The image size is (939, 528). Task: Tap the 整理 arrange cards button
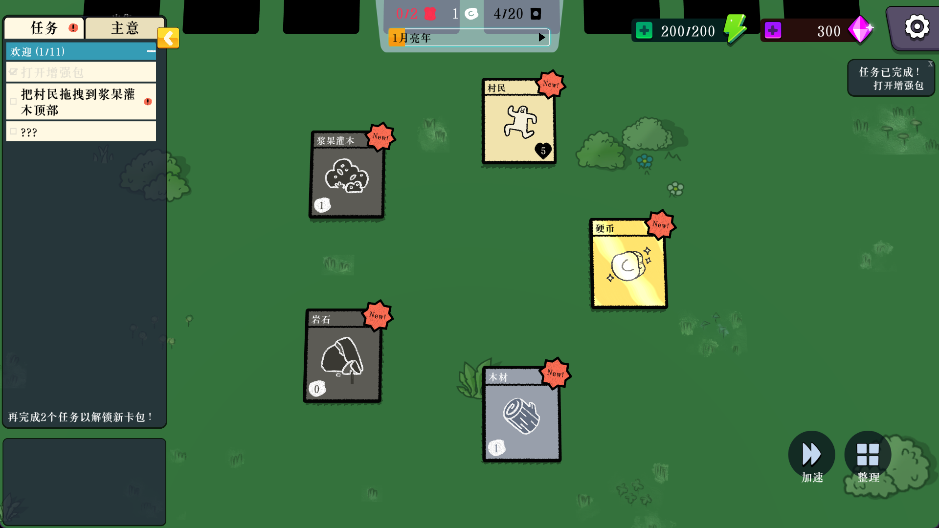coord(867,455)
